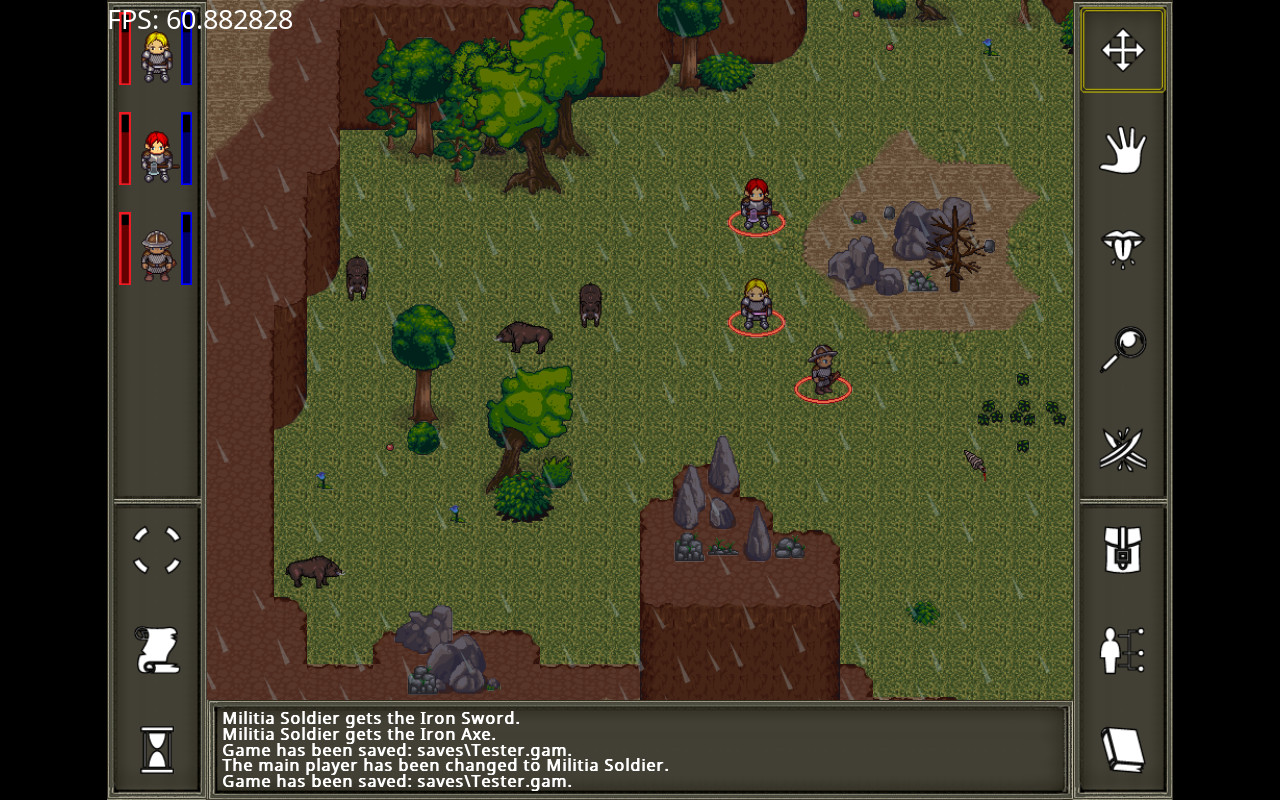Select the magnifying glass examine tool
Viewport: 1280px width, 800px height.
[x=1122, y=347]
